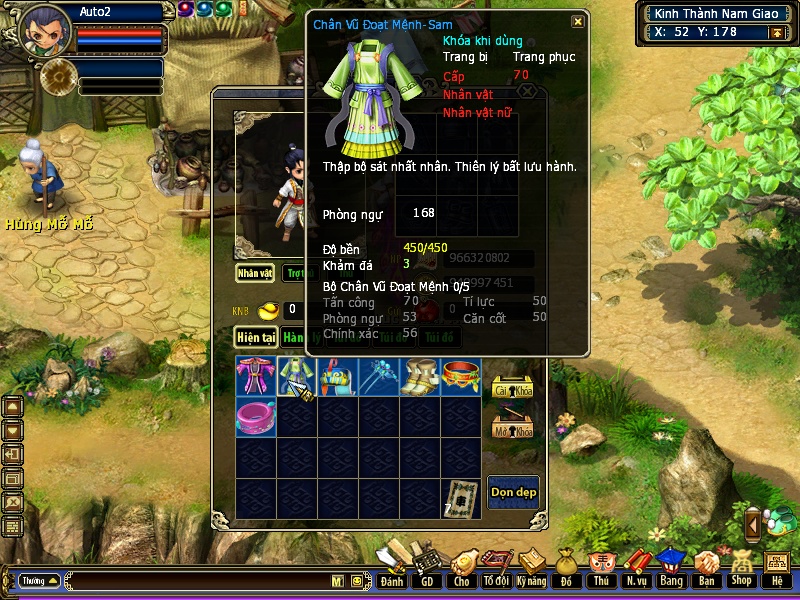Open the emoticon smiley picker
Screen dimensions: 800x600
click(x=357, y=580)
